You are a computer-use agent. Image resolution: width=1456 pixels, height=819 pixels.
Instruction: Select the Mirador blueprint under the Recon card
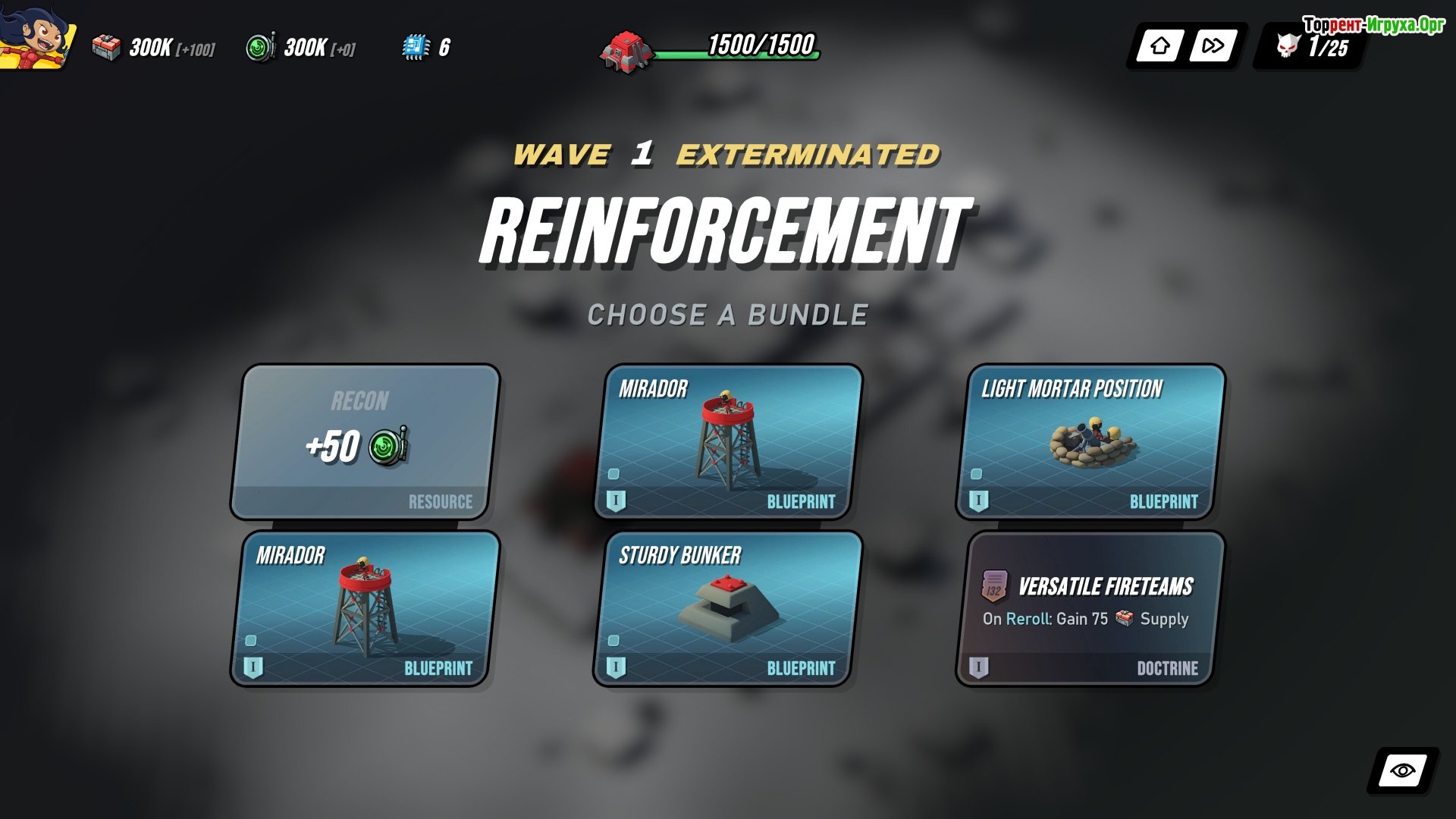364,610
